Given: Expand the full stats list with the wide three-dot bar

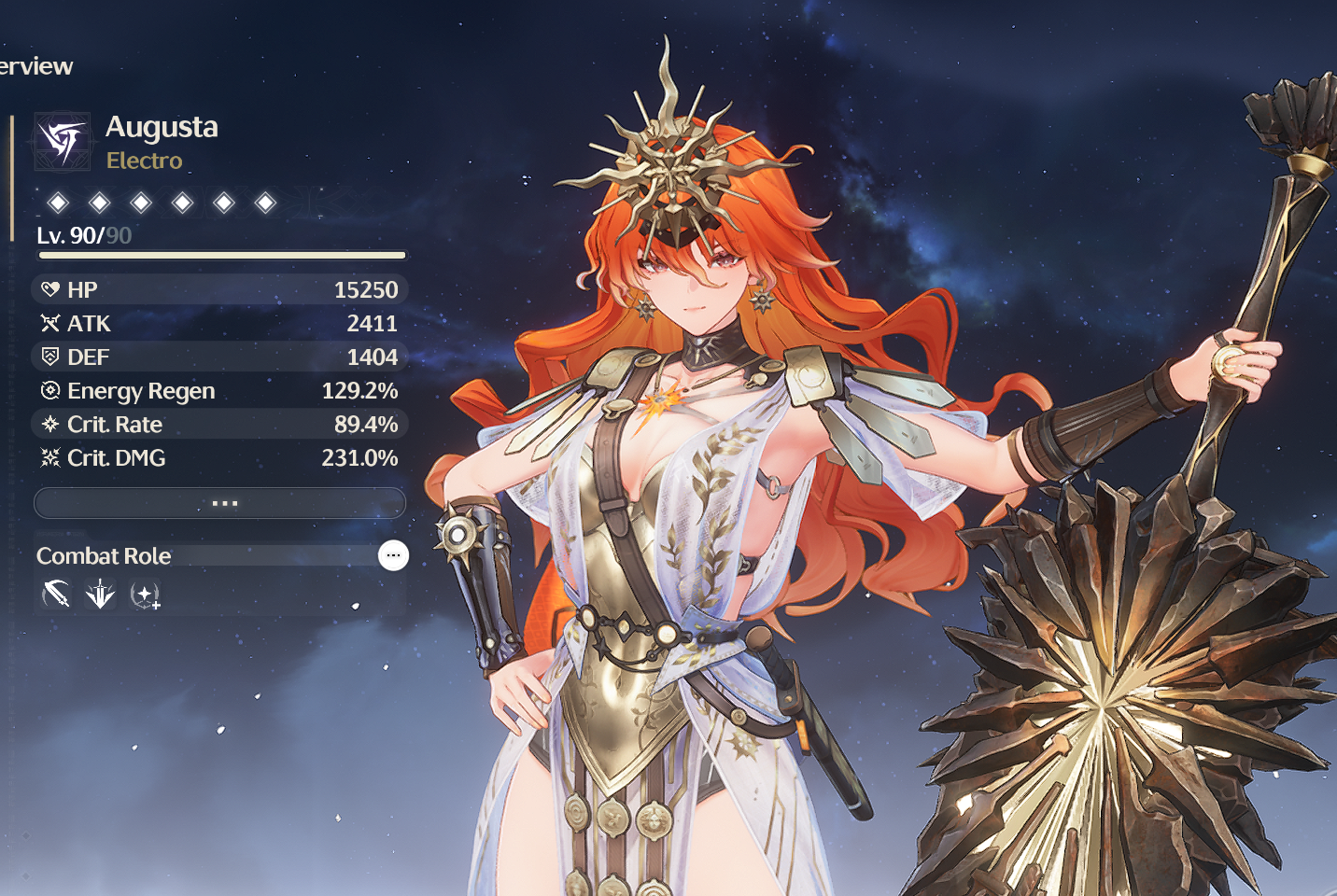Looking at the screenshot, I should [x=220, y=503].
